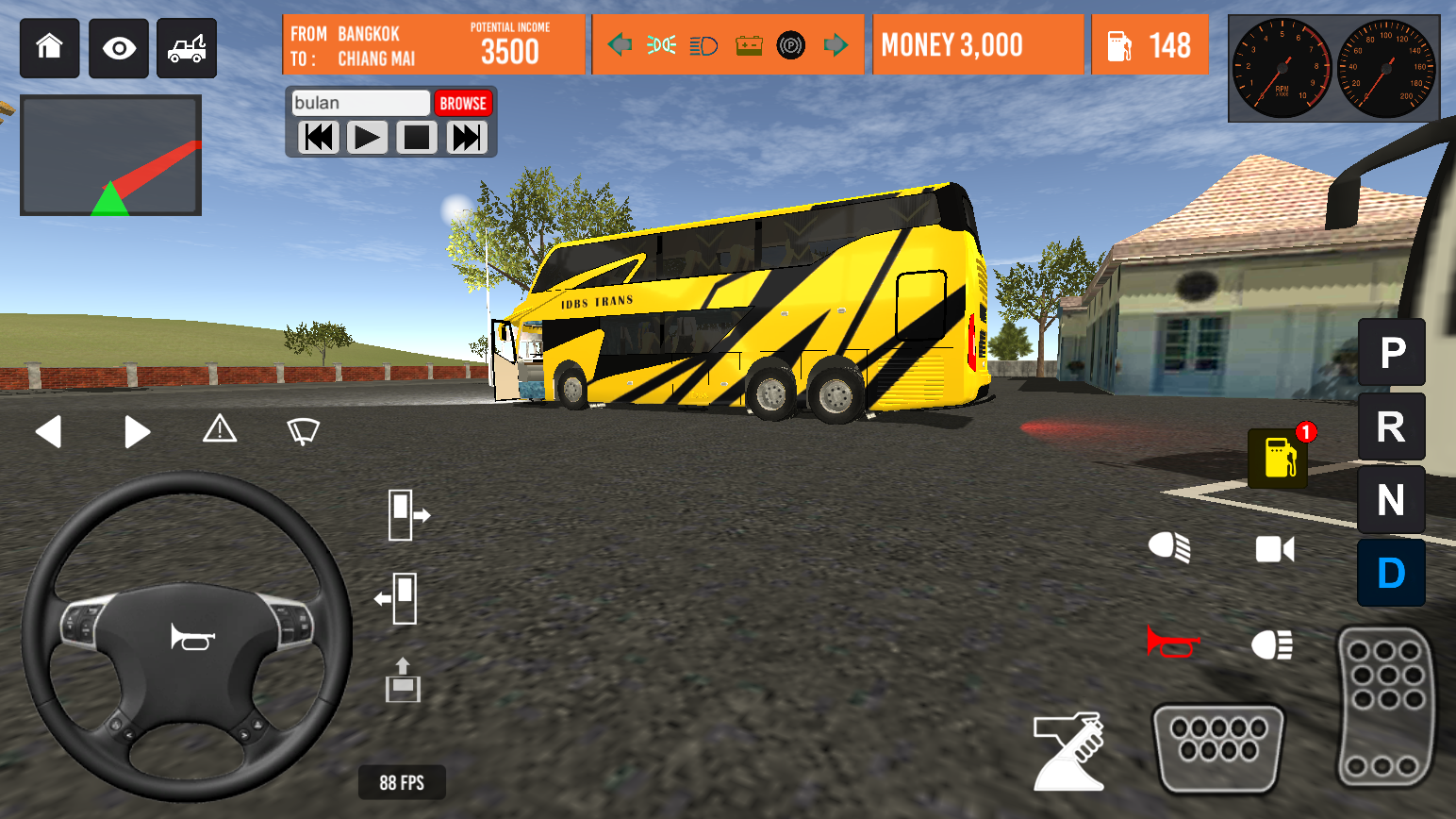Viewport: 1456px width, 819px height.
Task: Open the front bus door
Action: point(408,514)
